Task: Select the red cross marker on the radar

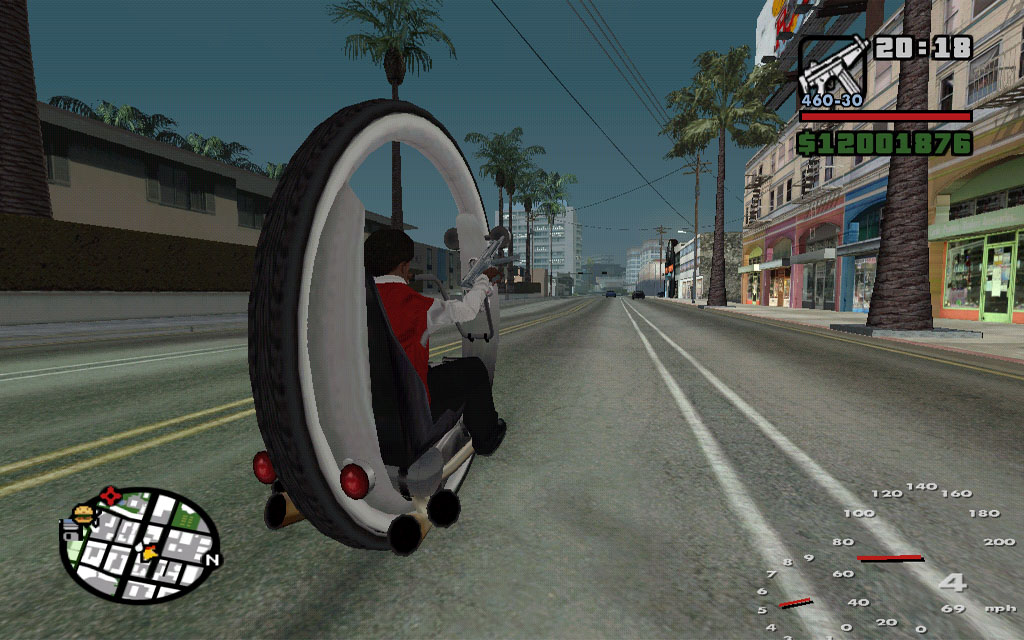Action: pos(110,496)
